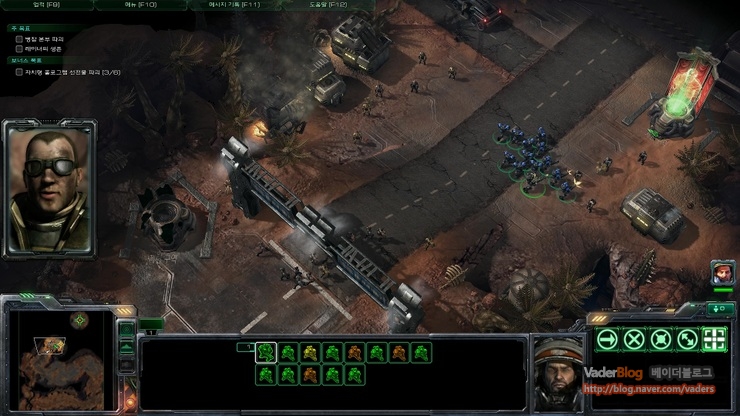Click the small green button above command card
The height and width of the screenshot is (416, 740).
tap(719, 308)
